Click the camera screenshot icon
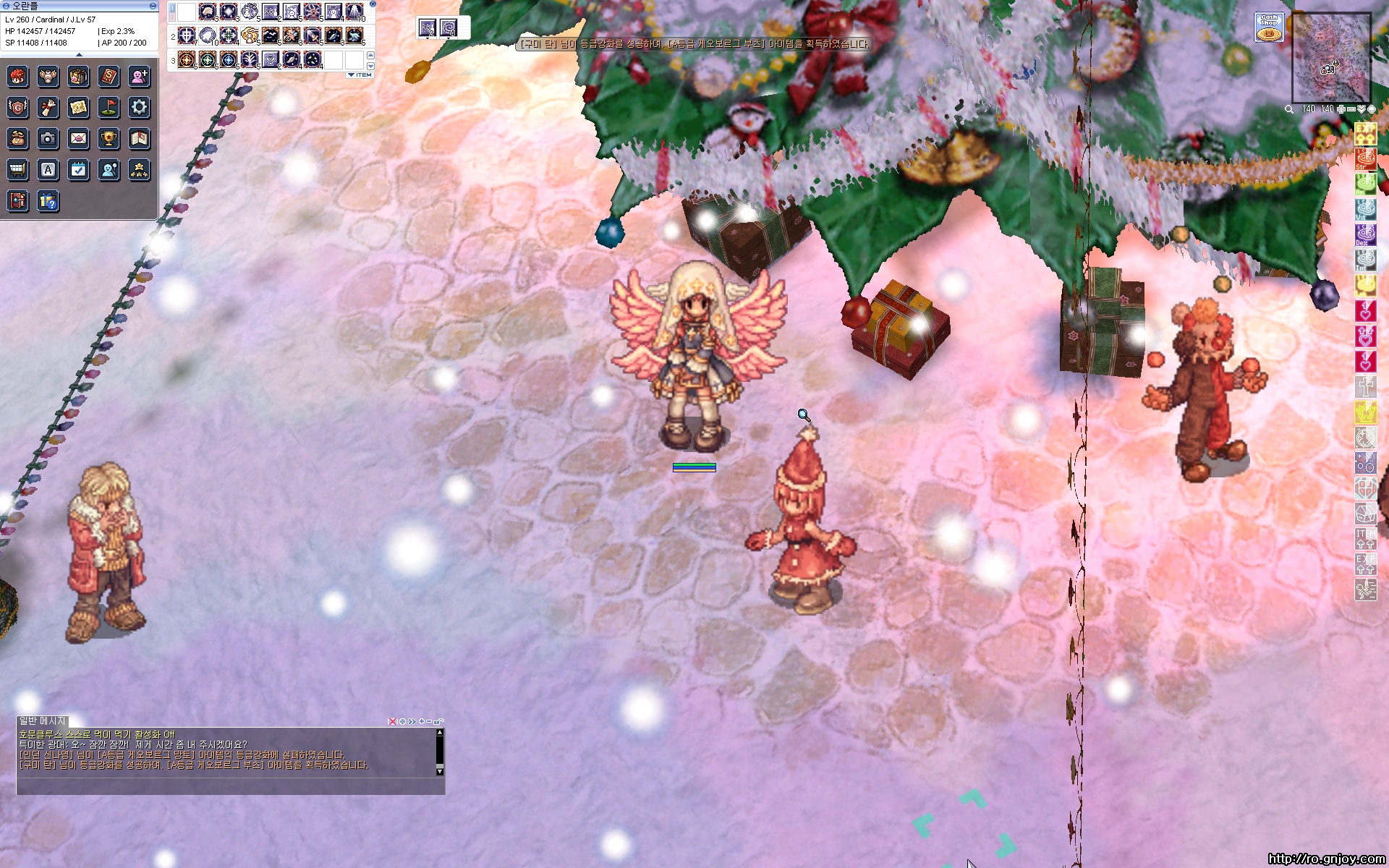Screen dimensions: 1389x868 point(48,138)
